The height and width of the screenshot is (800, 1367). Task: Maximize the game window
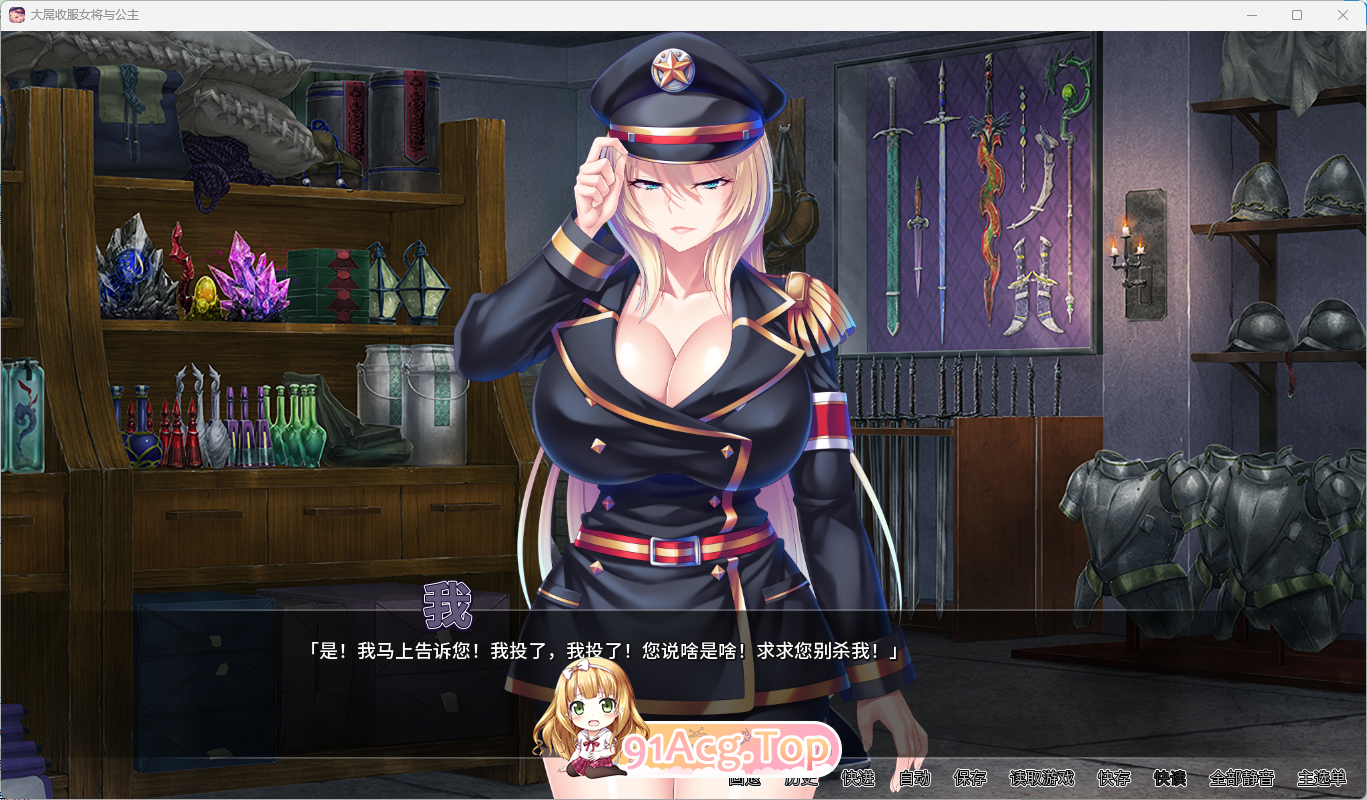click(1297, 15)
